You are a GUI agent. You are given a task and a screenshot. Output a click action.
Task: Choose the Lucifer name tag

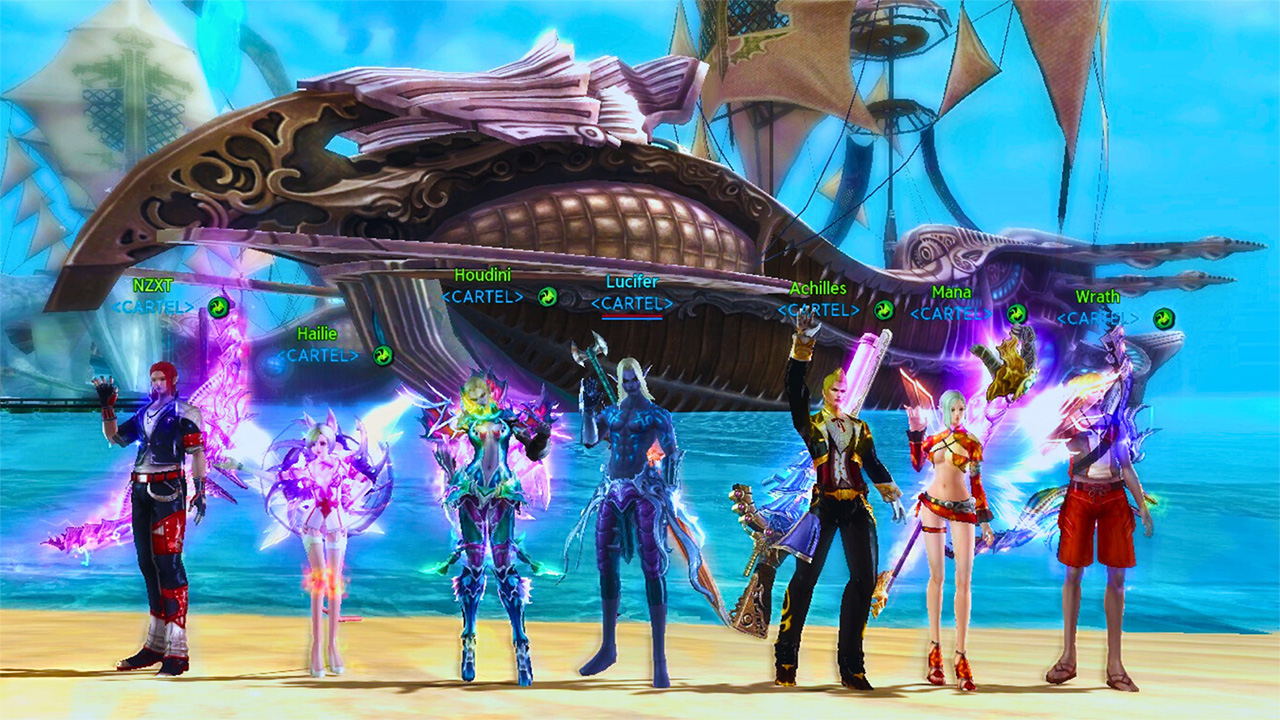pos(632,282)
